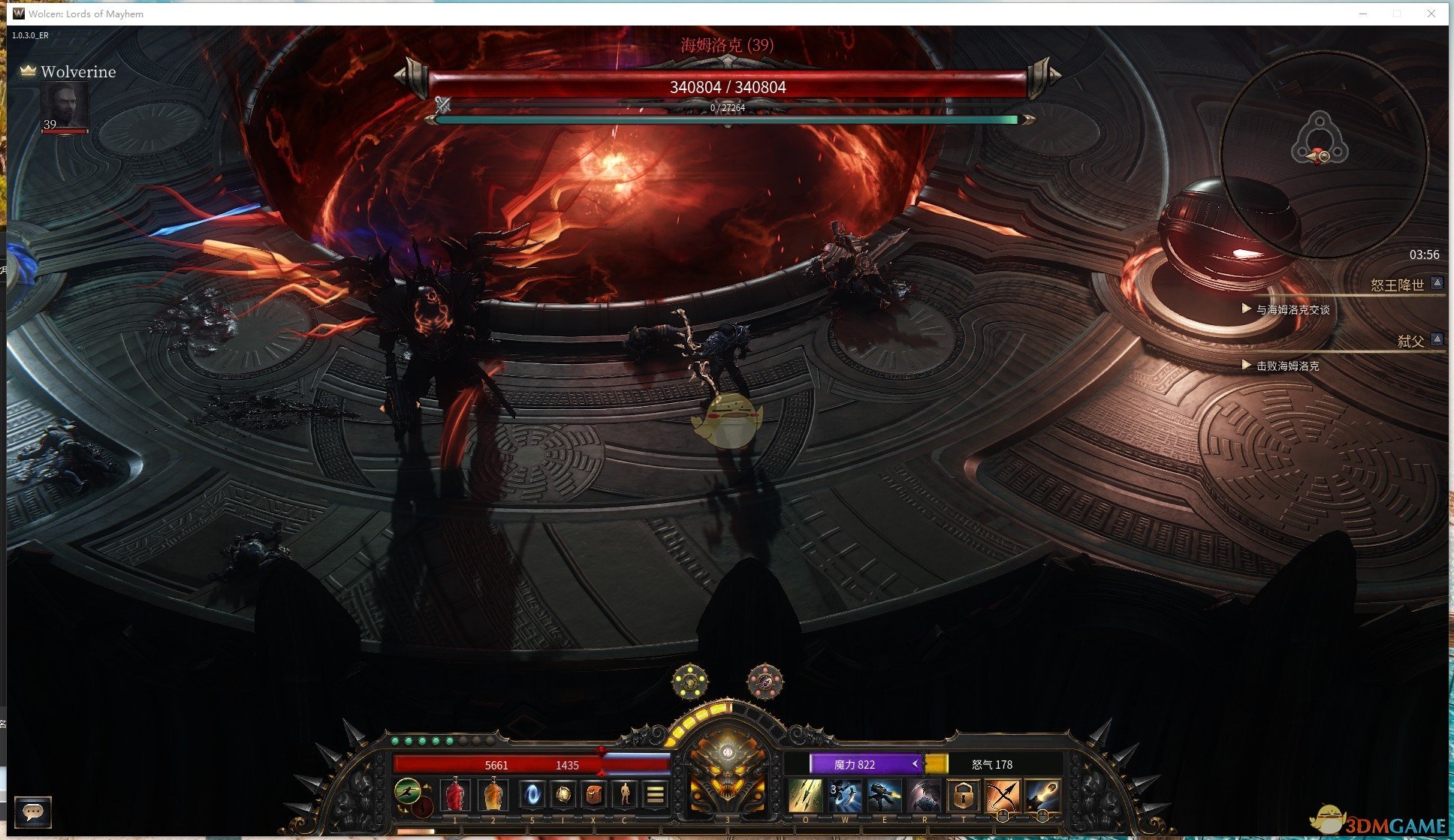
Task: Collapse the 怒王降世 quest tracker
Action: coord(1437,283)
